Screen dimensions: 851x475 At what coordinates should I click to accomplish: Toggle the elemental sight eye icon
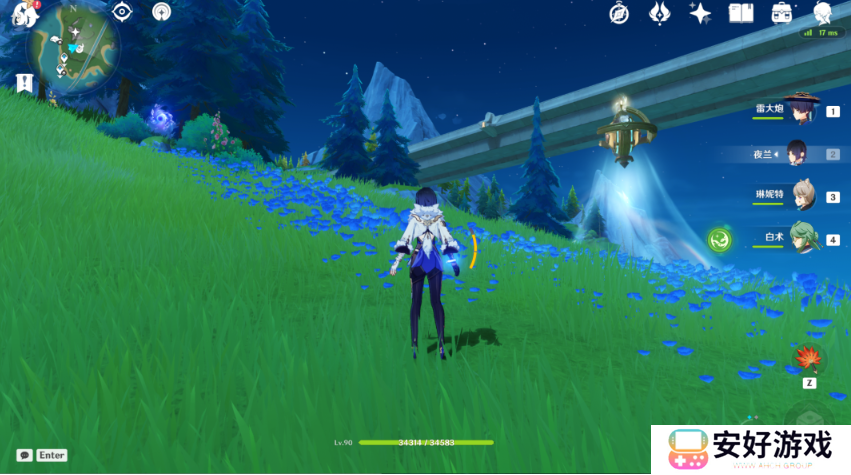tap(123, 12)
